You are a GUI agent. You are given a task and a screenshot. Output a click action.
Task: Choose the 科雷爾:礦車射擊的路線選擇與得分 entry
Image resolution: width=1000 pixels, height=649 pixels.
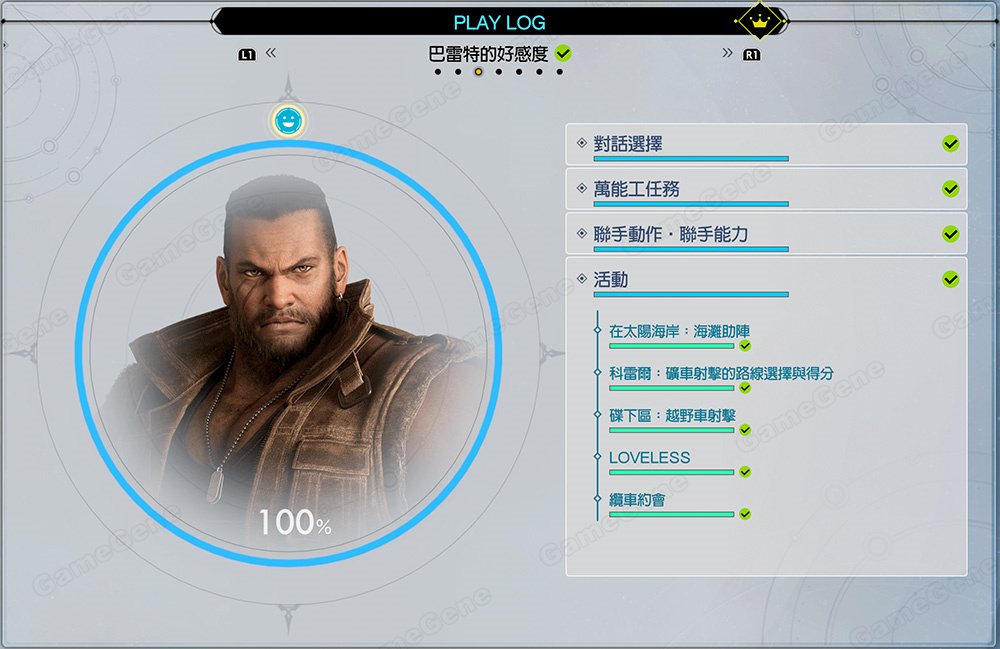click(x=721, y=374)
